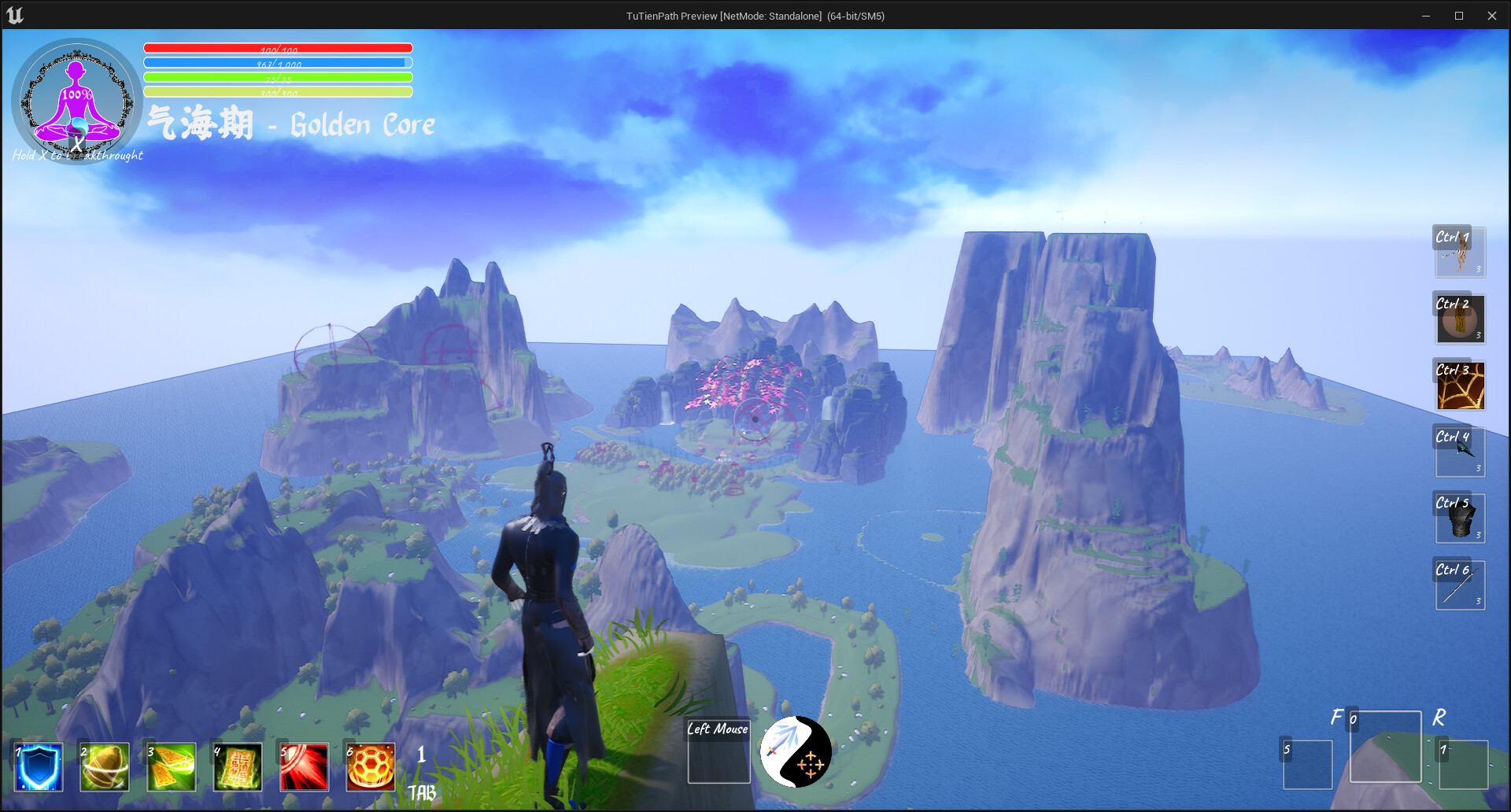Screen dimensions: 1511x812
Task: Use the fan item in the Ctrl 4 slot
Action: pyautogui.click(x=1460, y=451)
